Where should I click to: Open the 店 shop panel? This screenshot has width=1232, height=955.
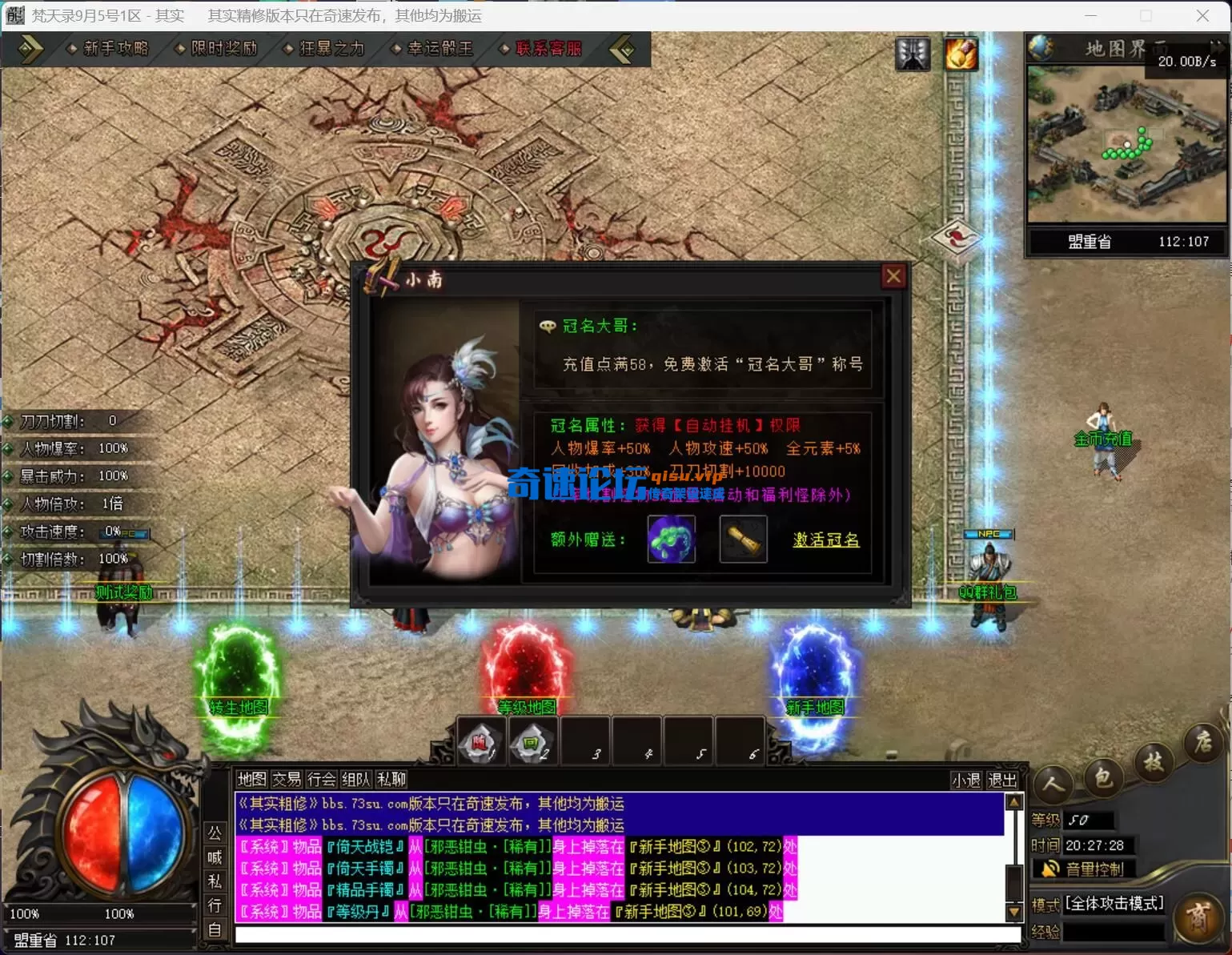[x=1203, y=743]
